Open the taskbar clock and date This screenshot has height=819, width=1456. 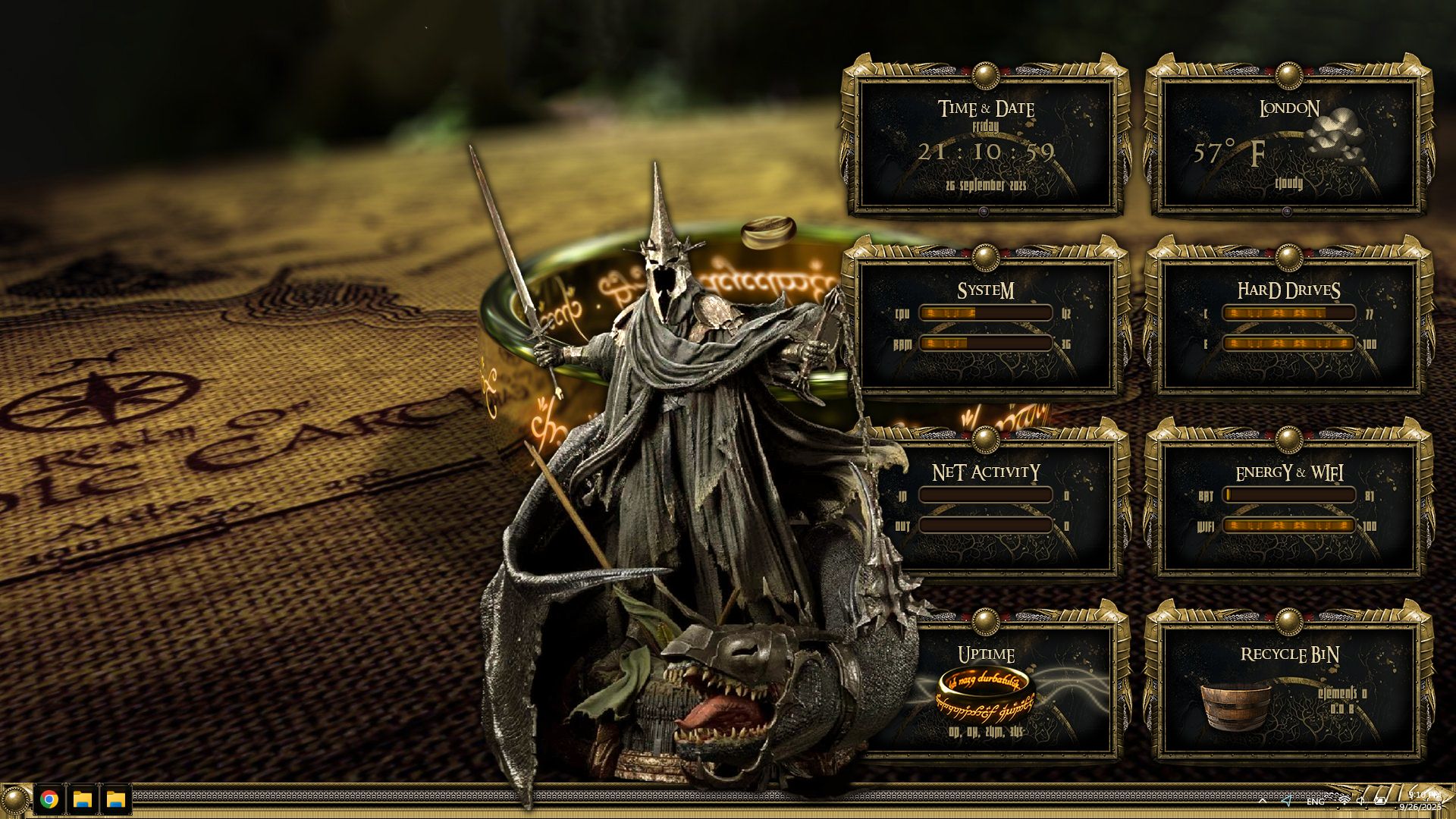[1421, 801]
